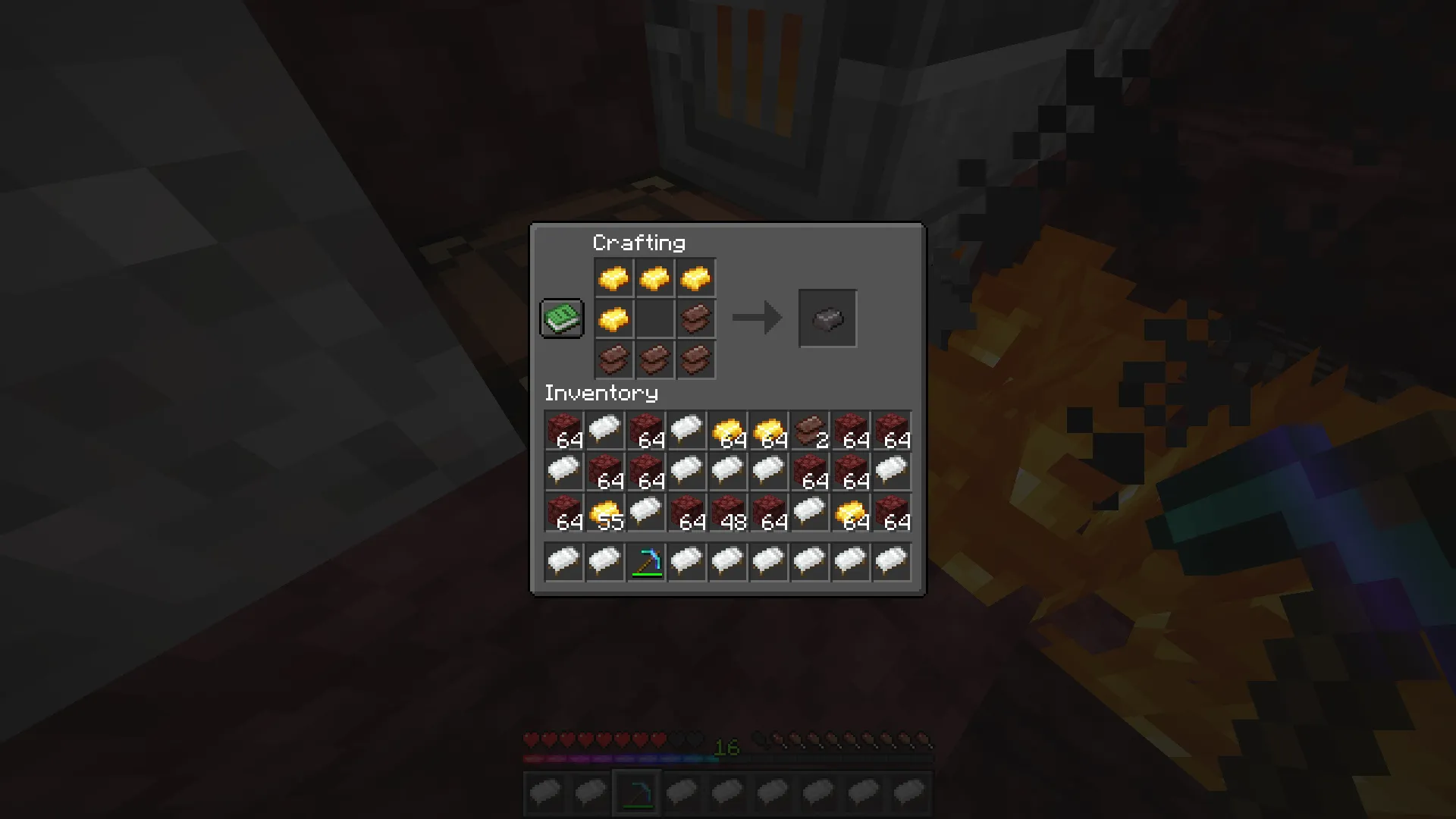Click the netherite scrap in middle crafting row

(x=695, y=318)
